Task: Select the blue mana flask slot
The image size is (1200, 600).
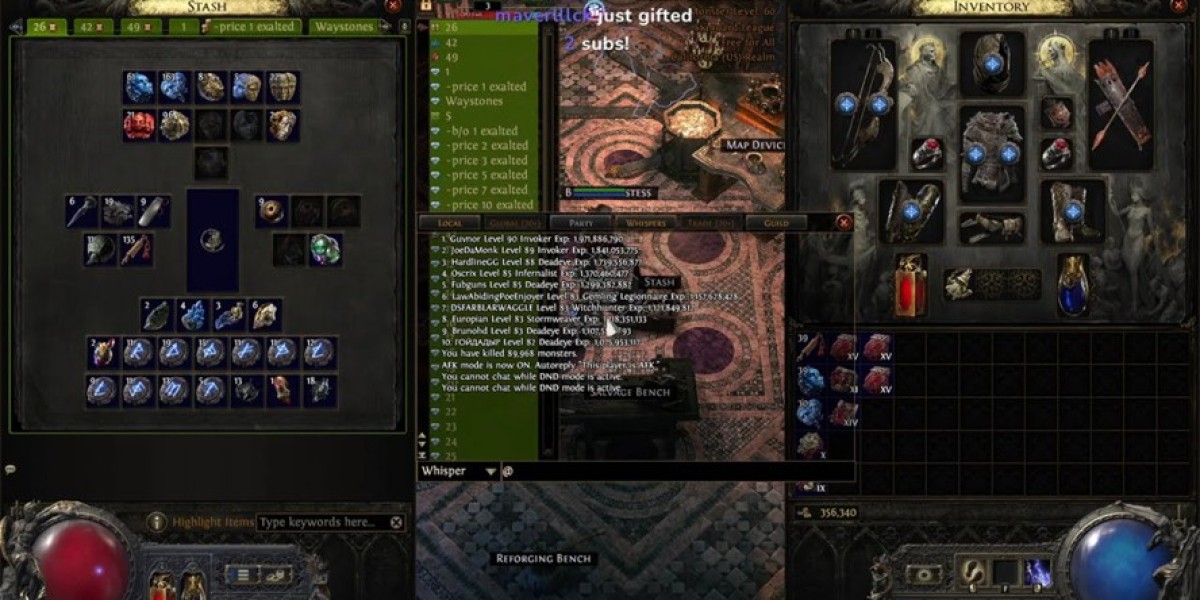Action: click(x=1074, y=285)
